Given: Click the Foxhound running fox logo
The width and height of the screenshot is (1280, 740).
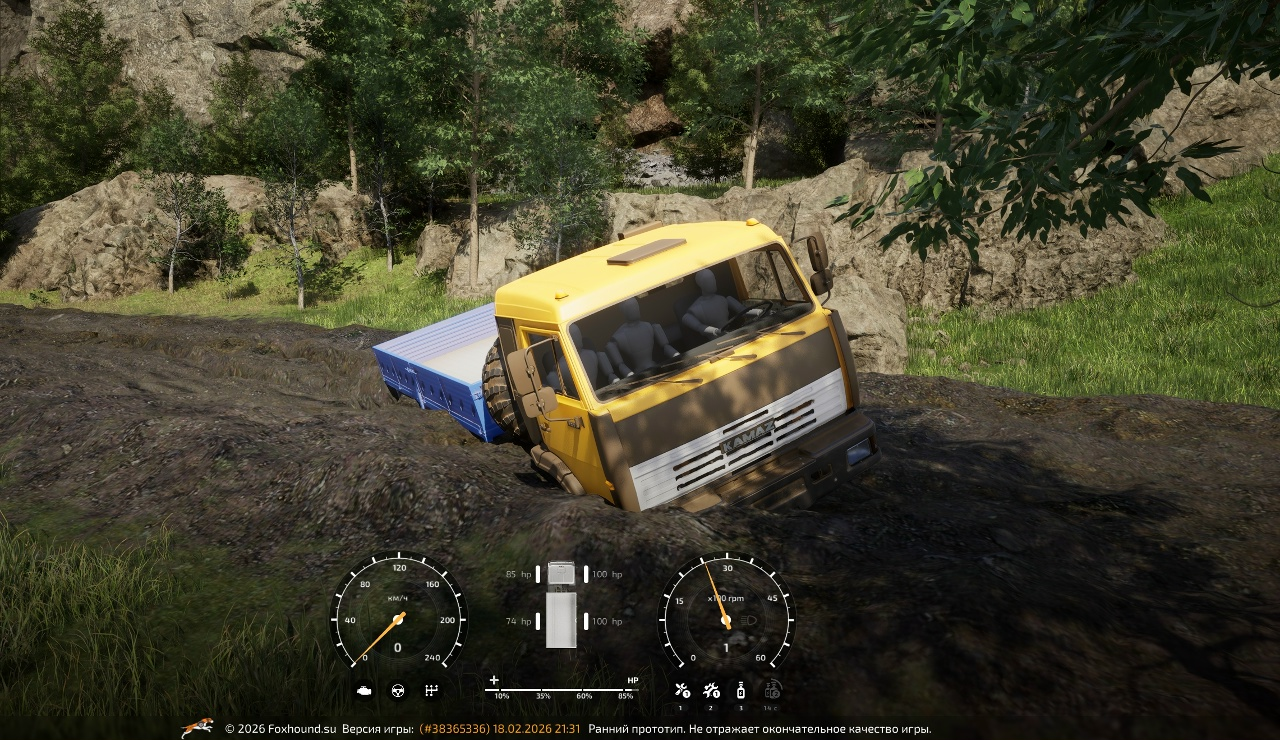Looking at the screenshot, I should (x=197, y=728).
